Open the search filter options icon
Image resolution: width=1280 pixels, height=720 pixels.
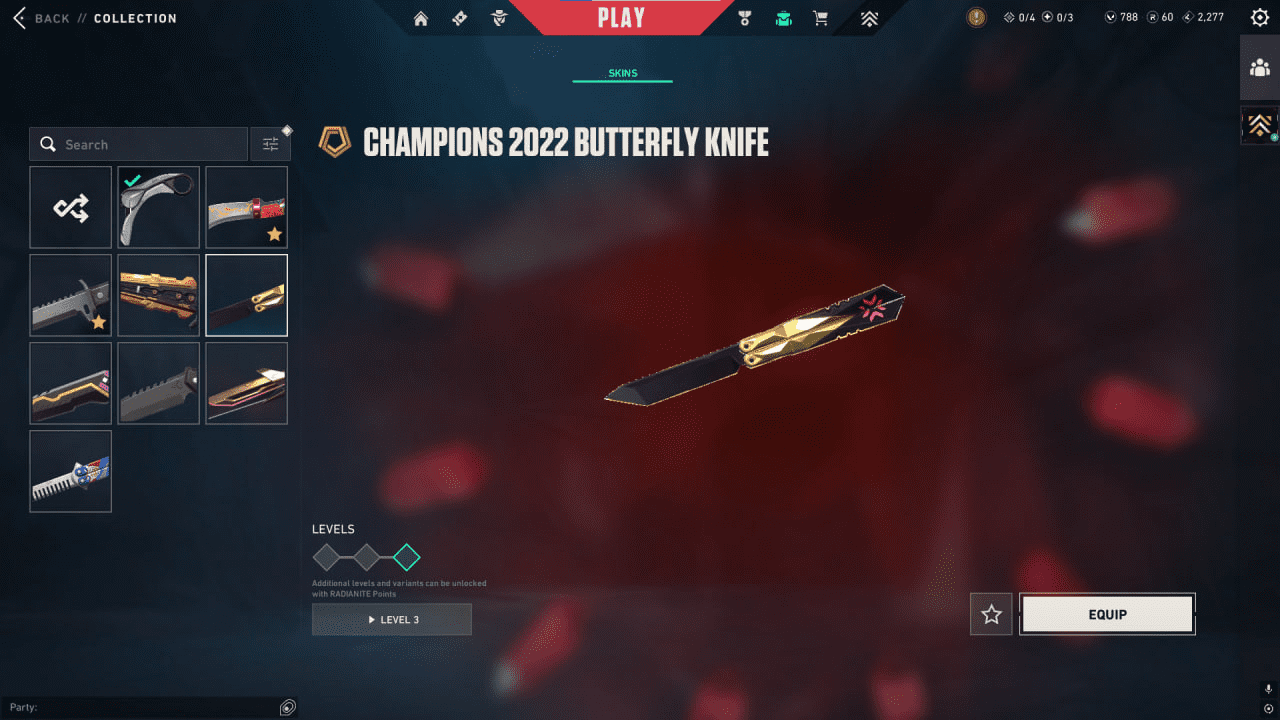point(270,143)
